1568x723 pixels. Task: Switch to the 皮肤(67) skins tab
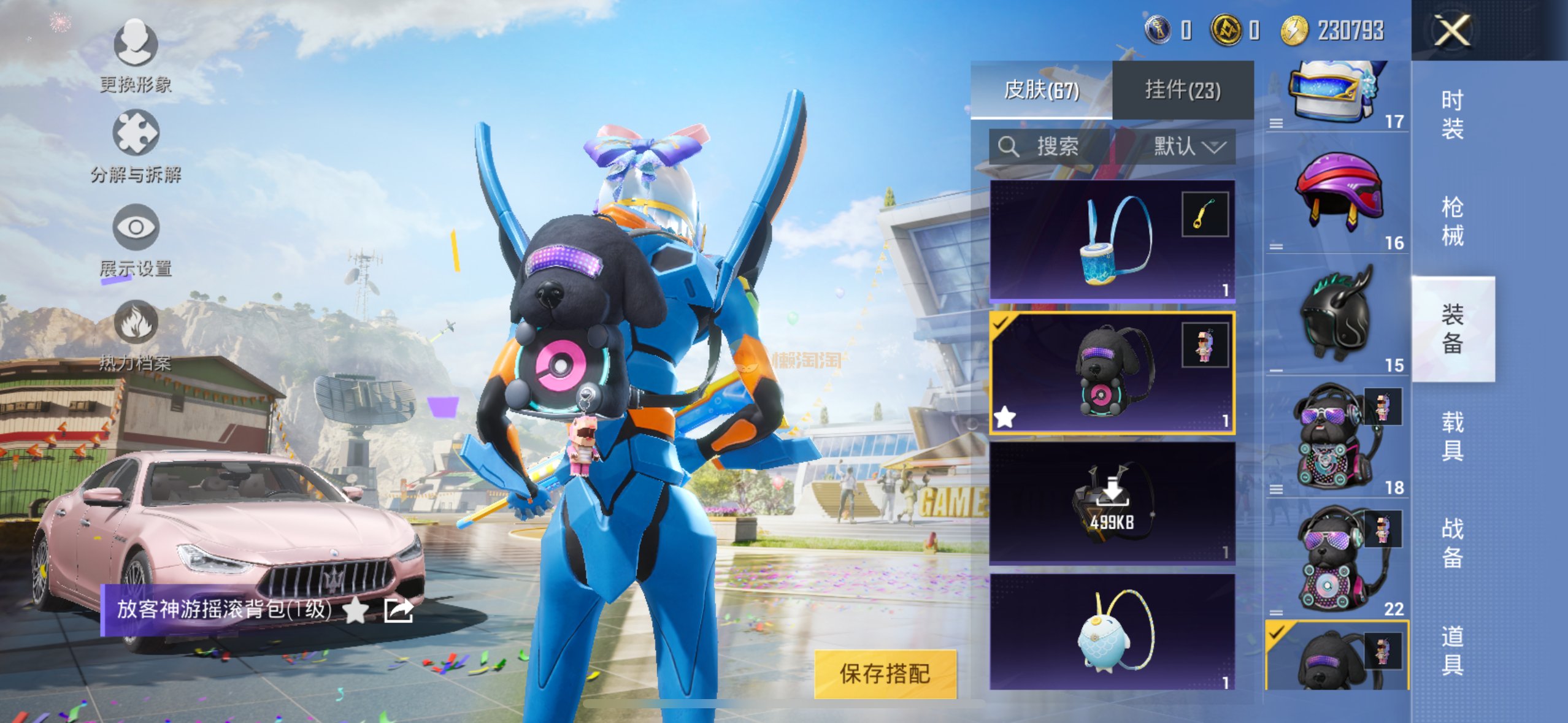(1041, 90)
